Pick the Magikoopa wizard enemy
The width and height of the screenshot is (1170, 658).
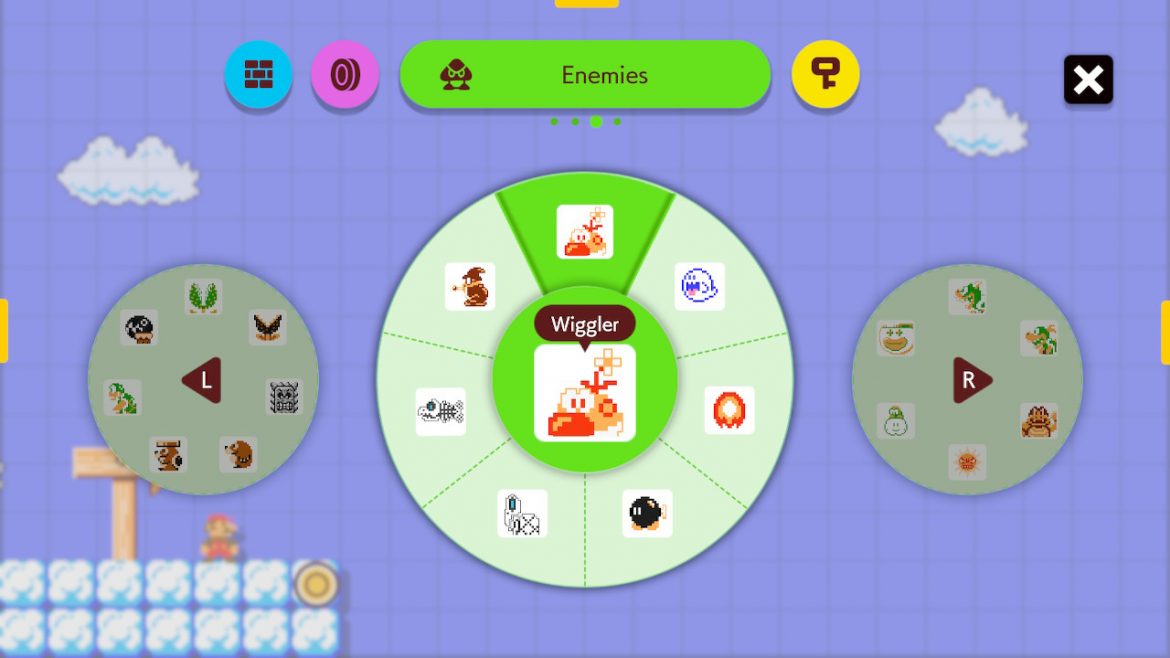470,287
